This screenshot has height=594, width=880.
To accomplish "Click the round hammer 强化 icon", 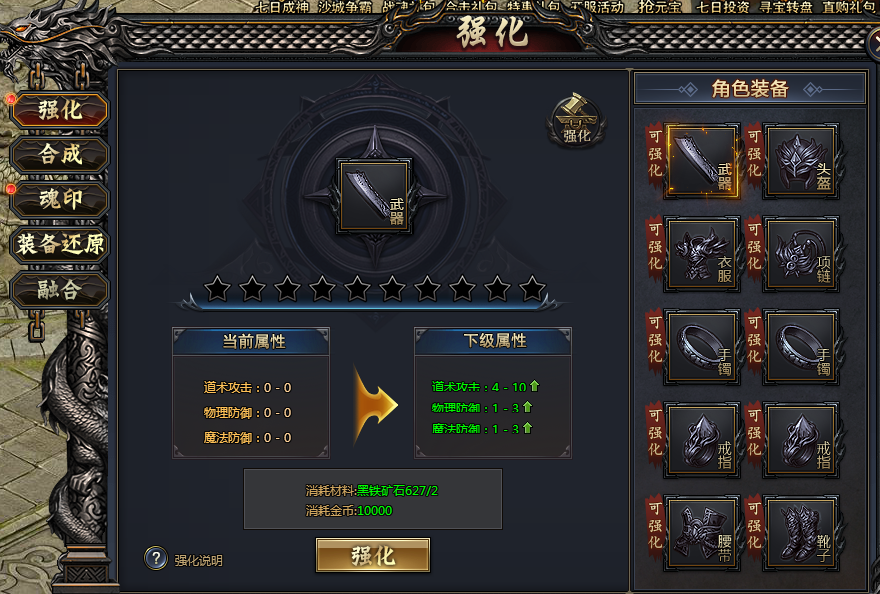I will coord(577,120).
